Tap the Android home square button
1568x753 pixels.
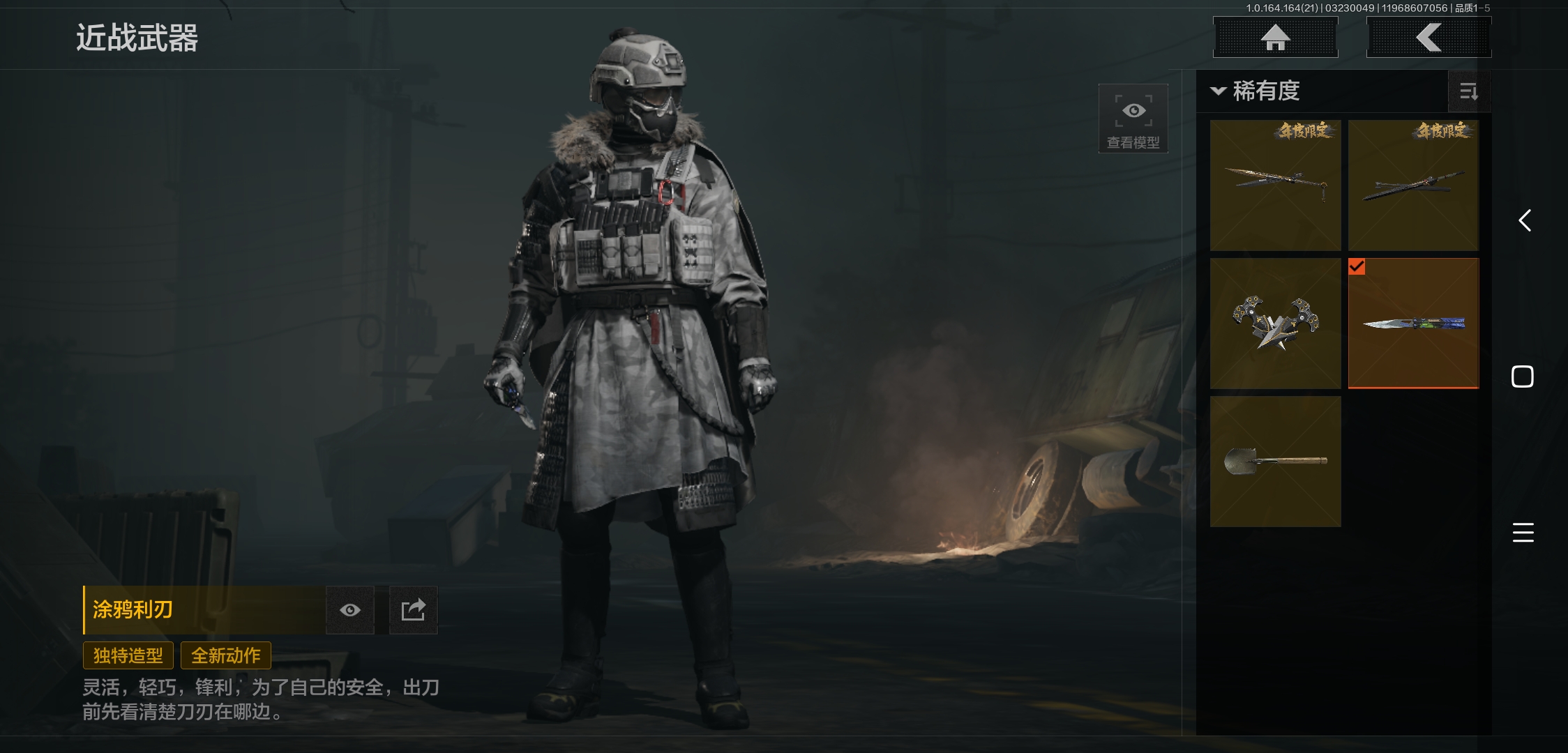click(x=1522, y=376)
